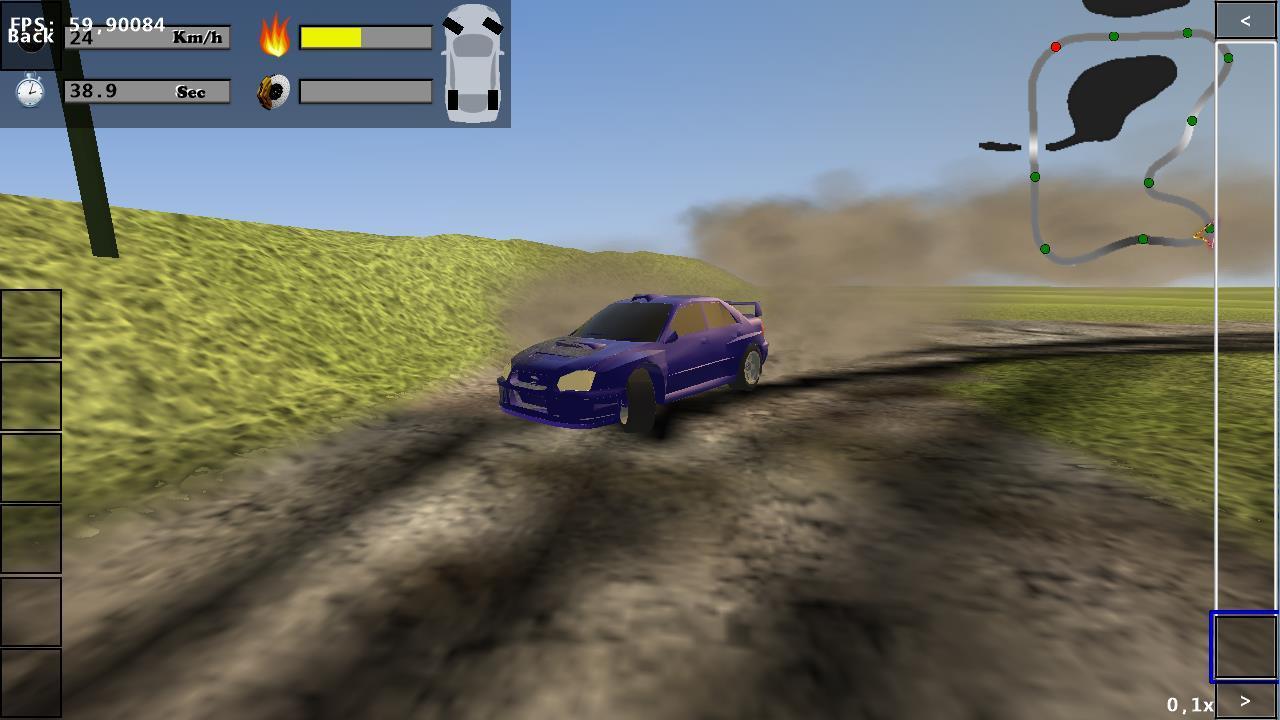The width and height of the screenshot is (1280, 720).
Task: Click the flame boost icon
Action: click(273, 37)
